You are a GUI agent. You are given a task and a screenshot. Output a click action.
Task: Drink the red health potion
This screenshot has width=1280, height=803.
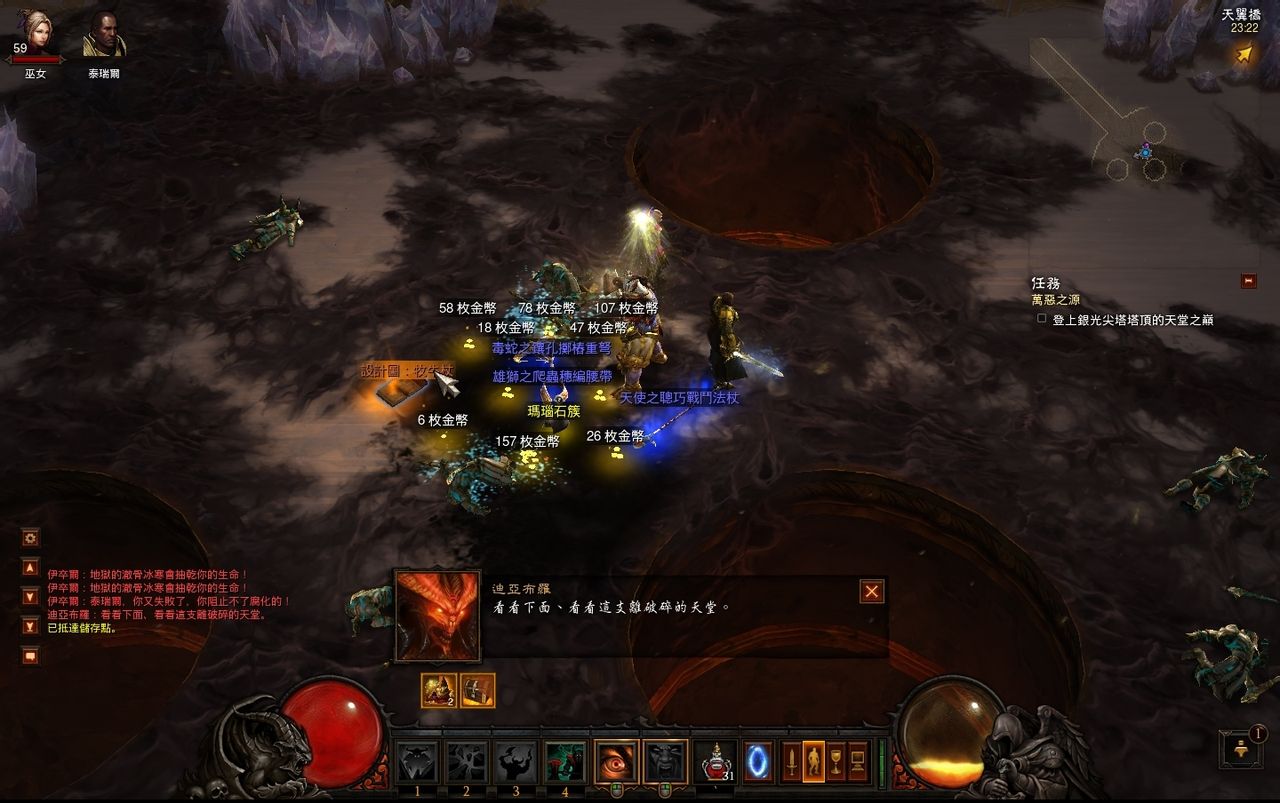(714, 763)
